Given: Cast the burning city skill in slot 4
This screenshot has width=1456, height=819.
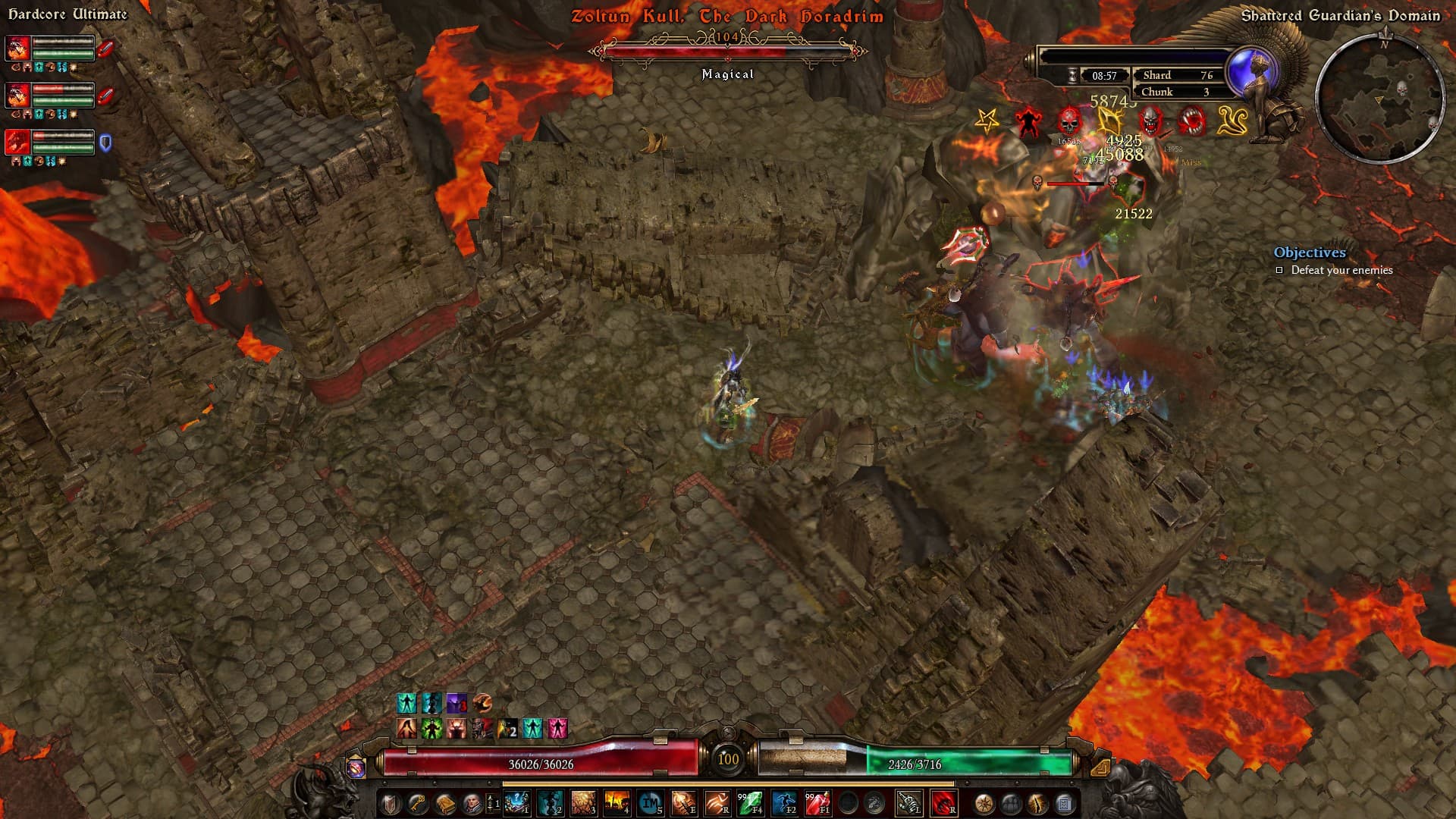Looking at the screenshot, I should (617, 802).
